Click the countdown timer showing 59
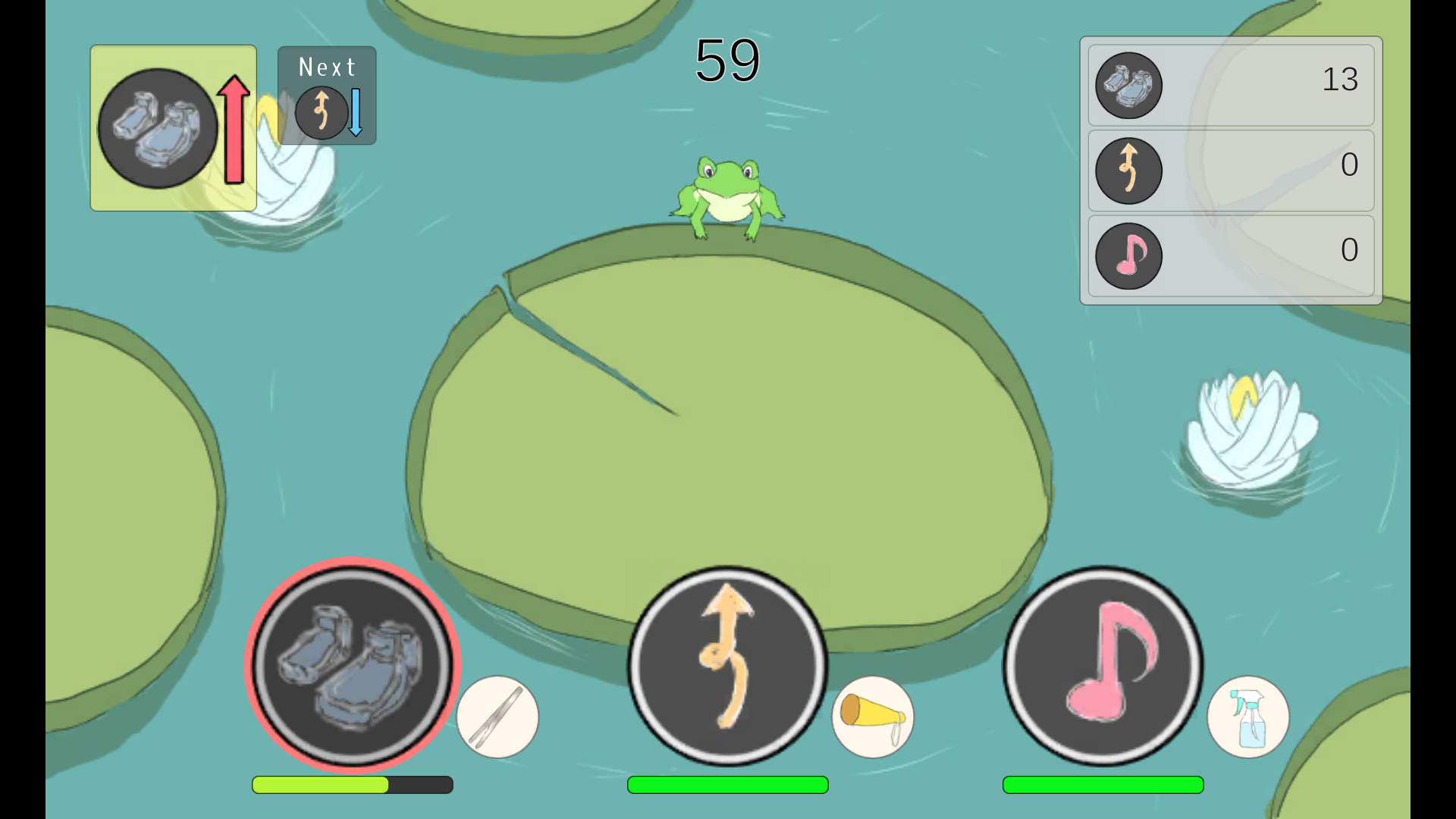This screenshot has width=1456, height=819. click(727, 61)
